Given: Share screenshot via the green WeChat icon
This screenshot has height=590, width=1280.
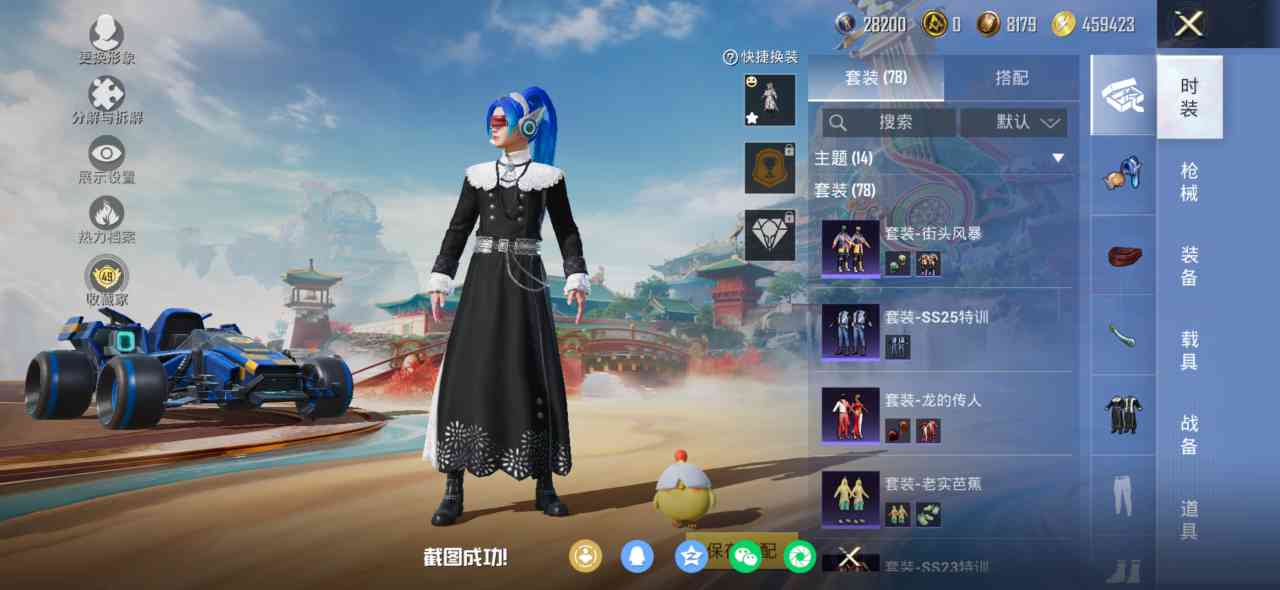Looking at the screenshot, I should (745, 556).
